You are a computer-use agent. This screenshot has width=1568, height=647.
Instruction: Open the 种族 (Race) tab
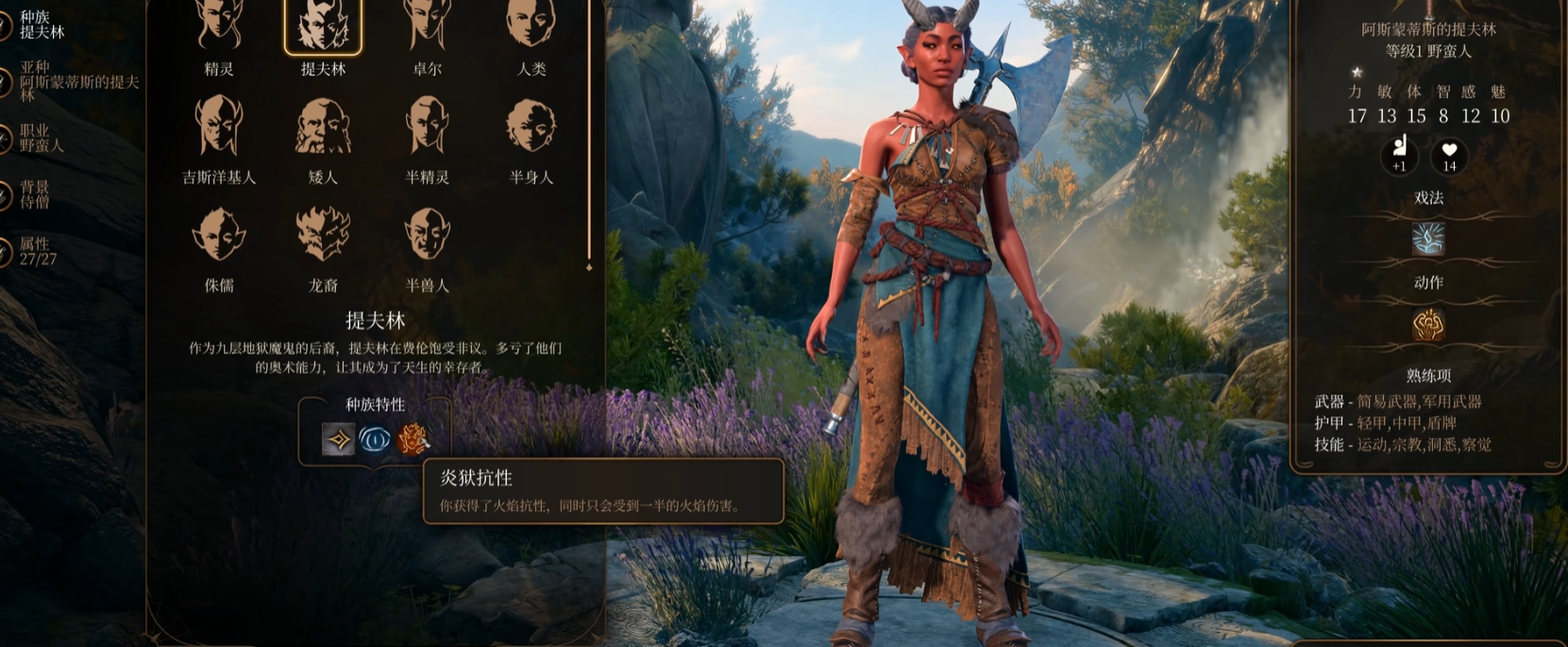point(41,25)
